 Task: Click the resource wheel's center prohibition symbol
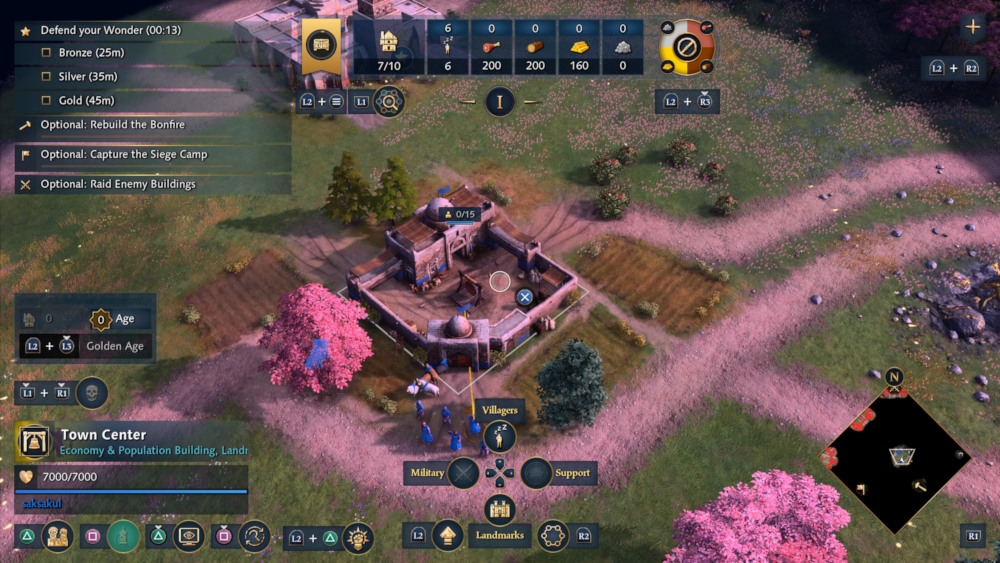[x=686, y=46]
